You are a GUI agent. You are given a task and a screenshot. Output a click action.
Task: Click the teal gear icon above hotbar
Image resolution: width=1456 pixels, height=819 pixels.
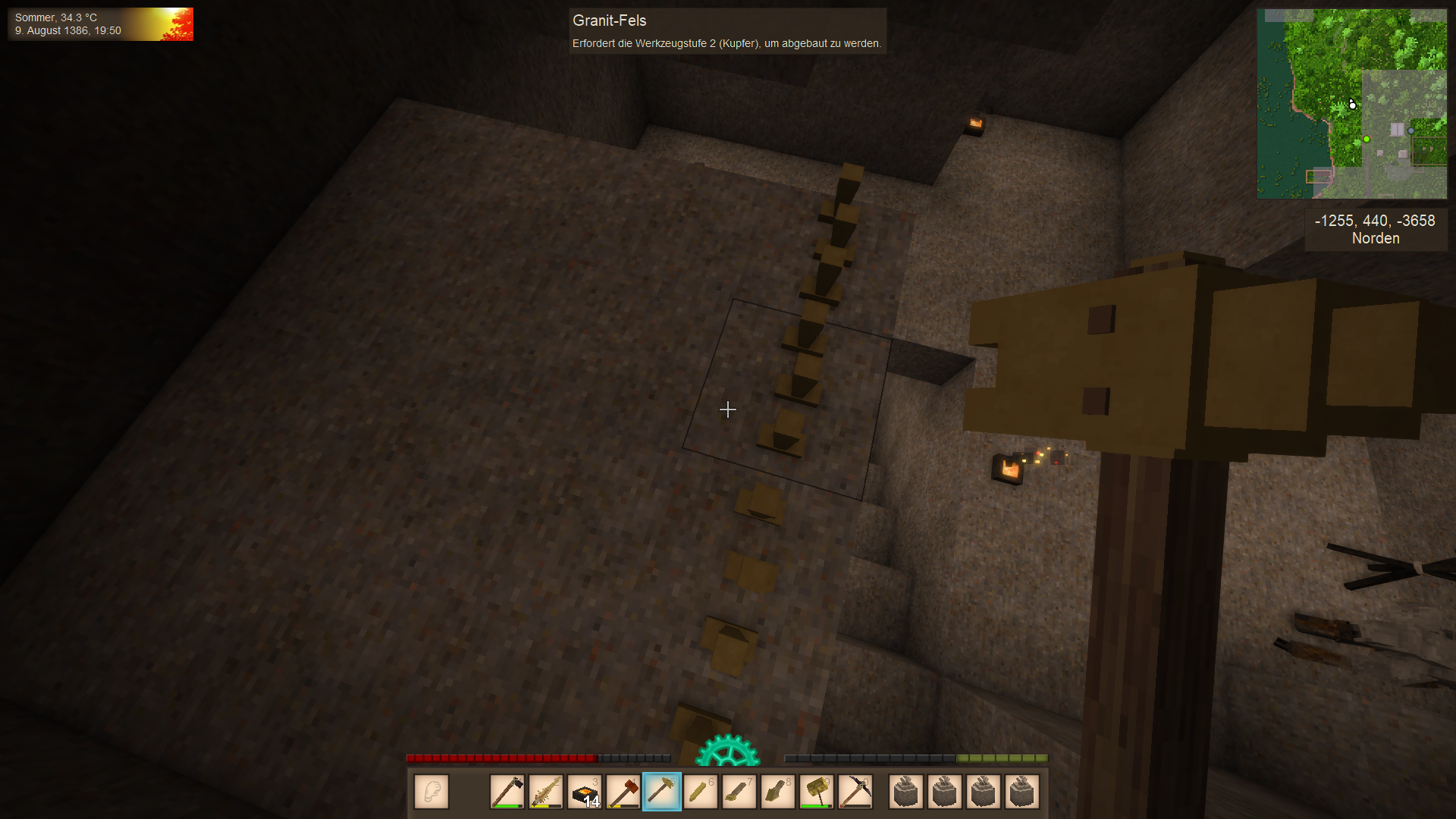tap(727, 751)
